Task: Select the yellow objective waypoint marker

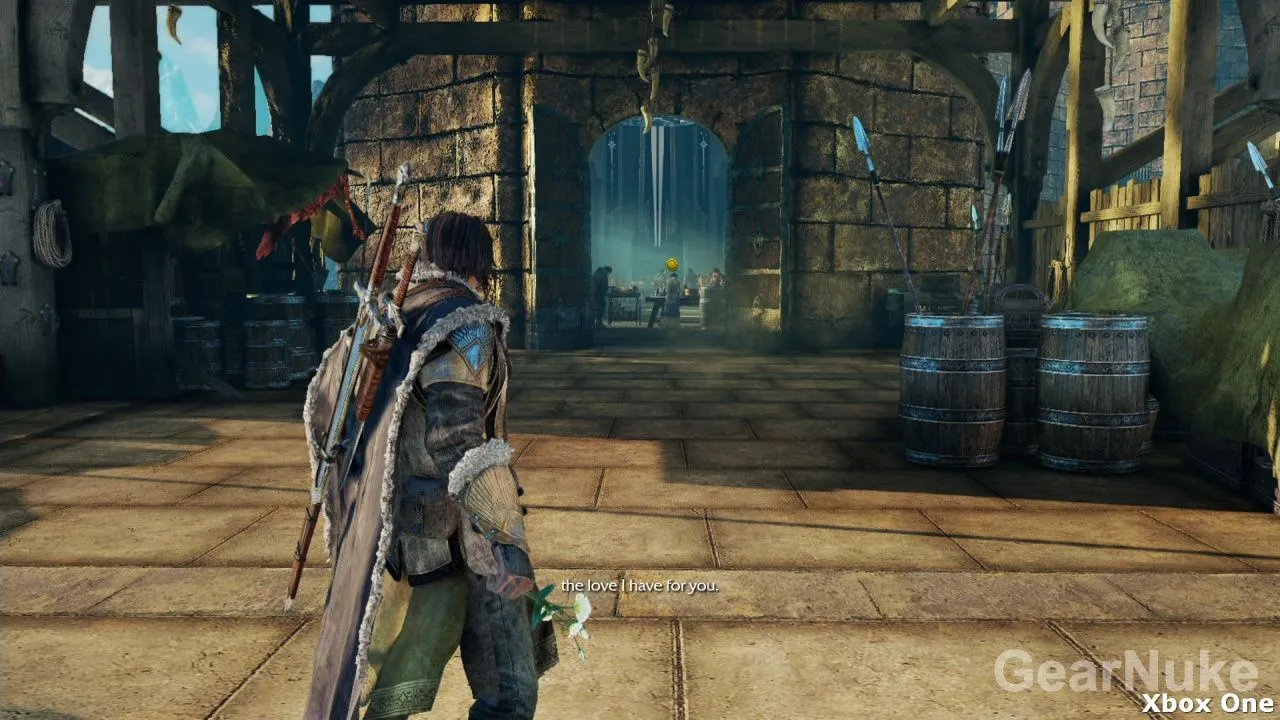Action: (673, 265)
